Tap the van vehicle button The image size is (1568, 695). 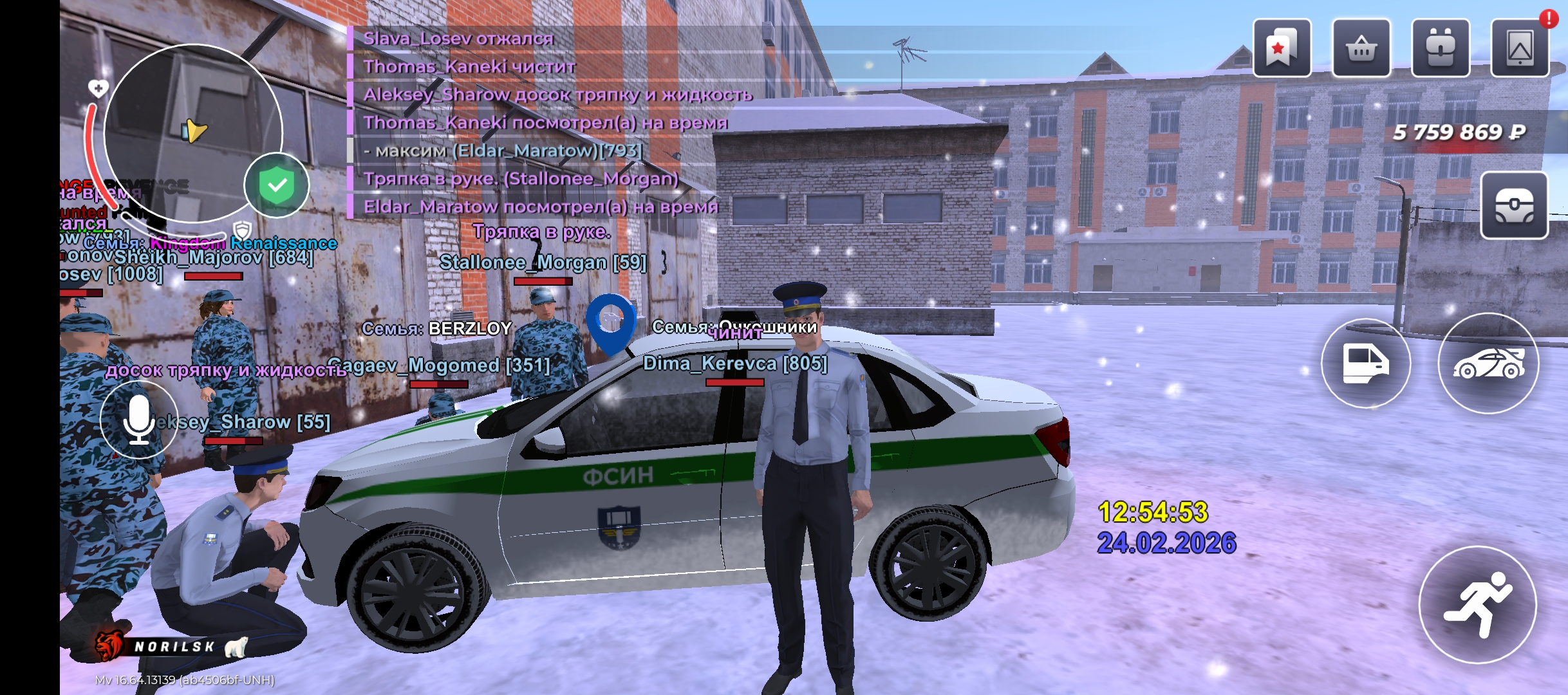(1366, 363)
